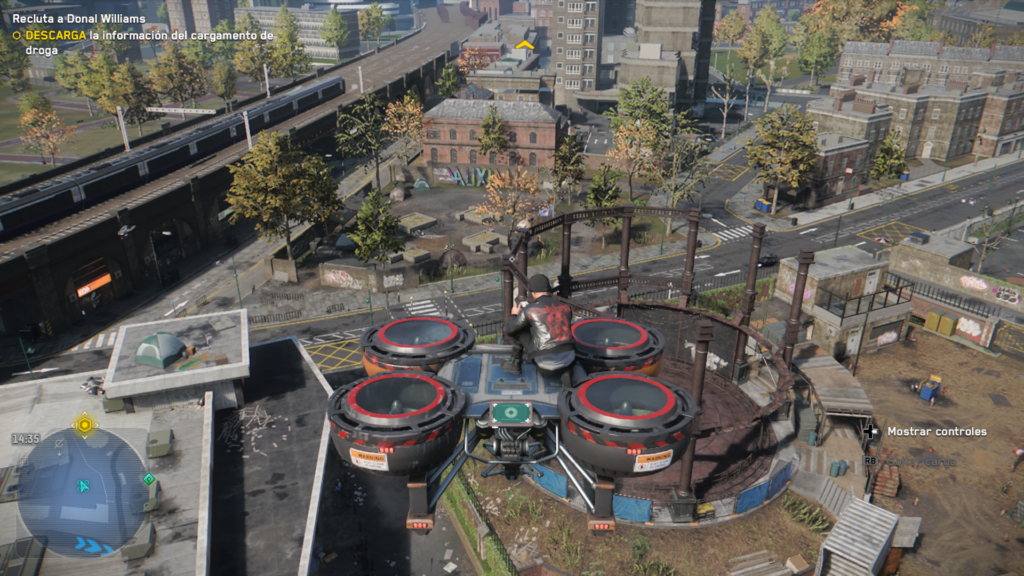The height and width of the screenshot is (576, 1024).
Task: Select the cyan drone player icon on minimap
Action: pos(85,486)
